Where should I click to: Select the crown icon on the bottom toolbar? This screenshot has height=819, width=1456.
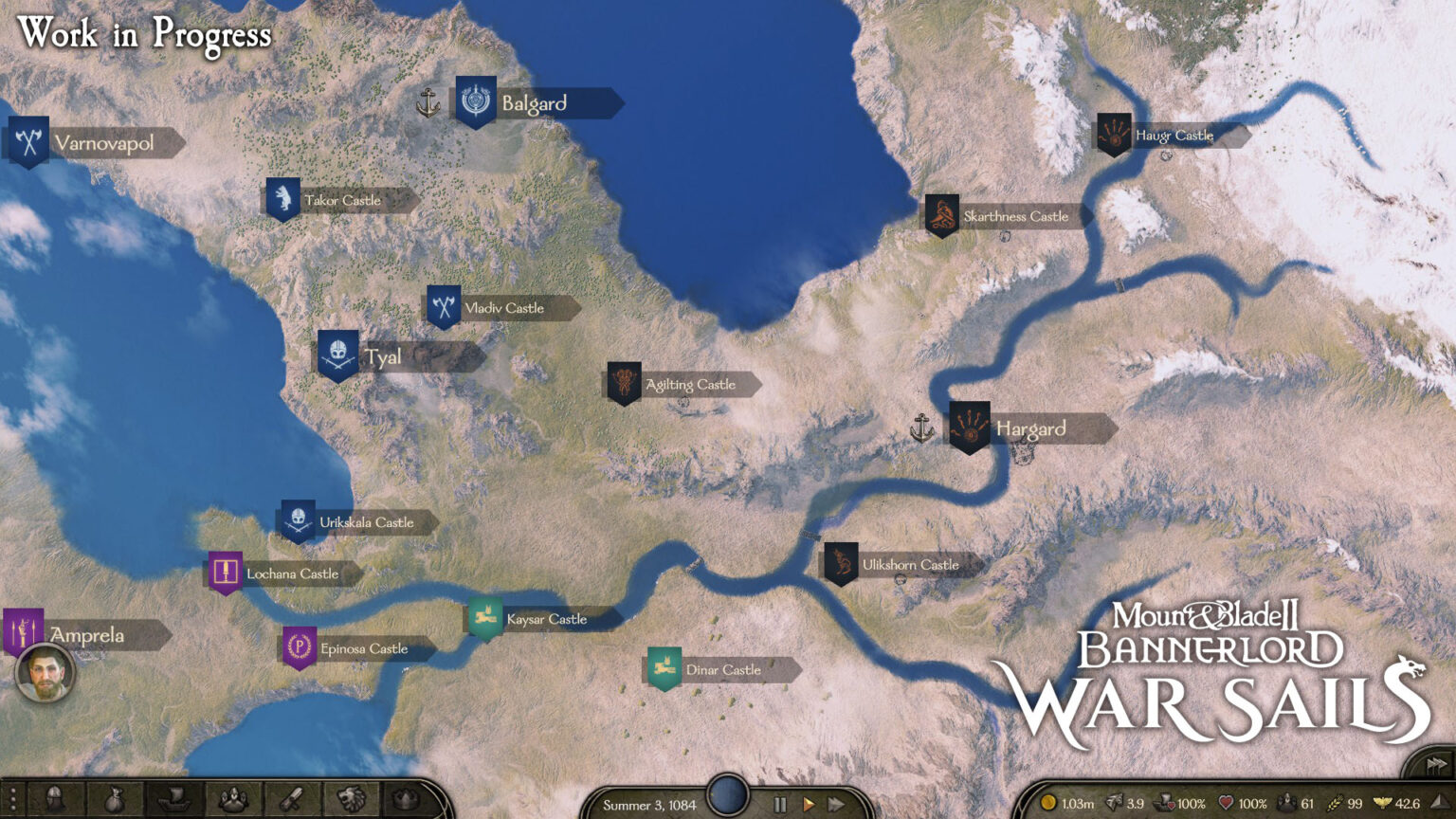(x=403, y=799)
